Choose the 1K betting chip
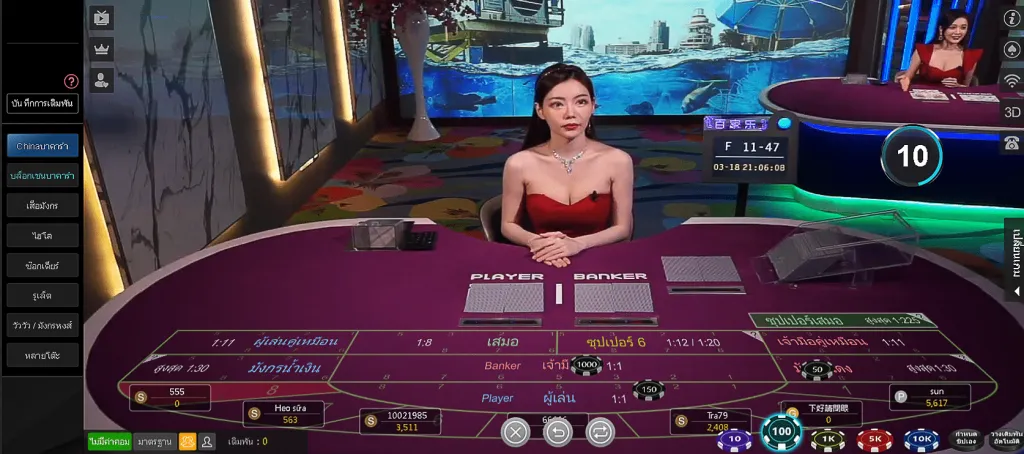 (828, 439)
